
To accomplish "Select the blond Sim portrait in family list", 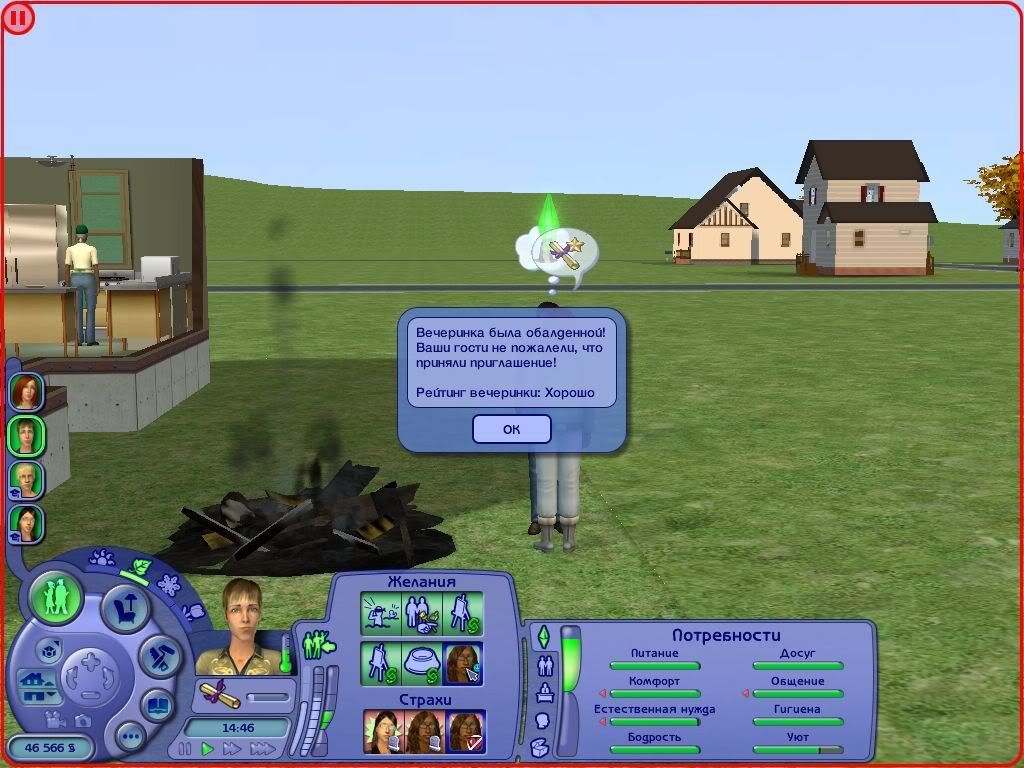I will (26, 479).
